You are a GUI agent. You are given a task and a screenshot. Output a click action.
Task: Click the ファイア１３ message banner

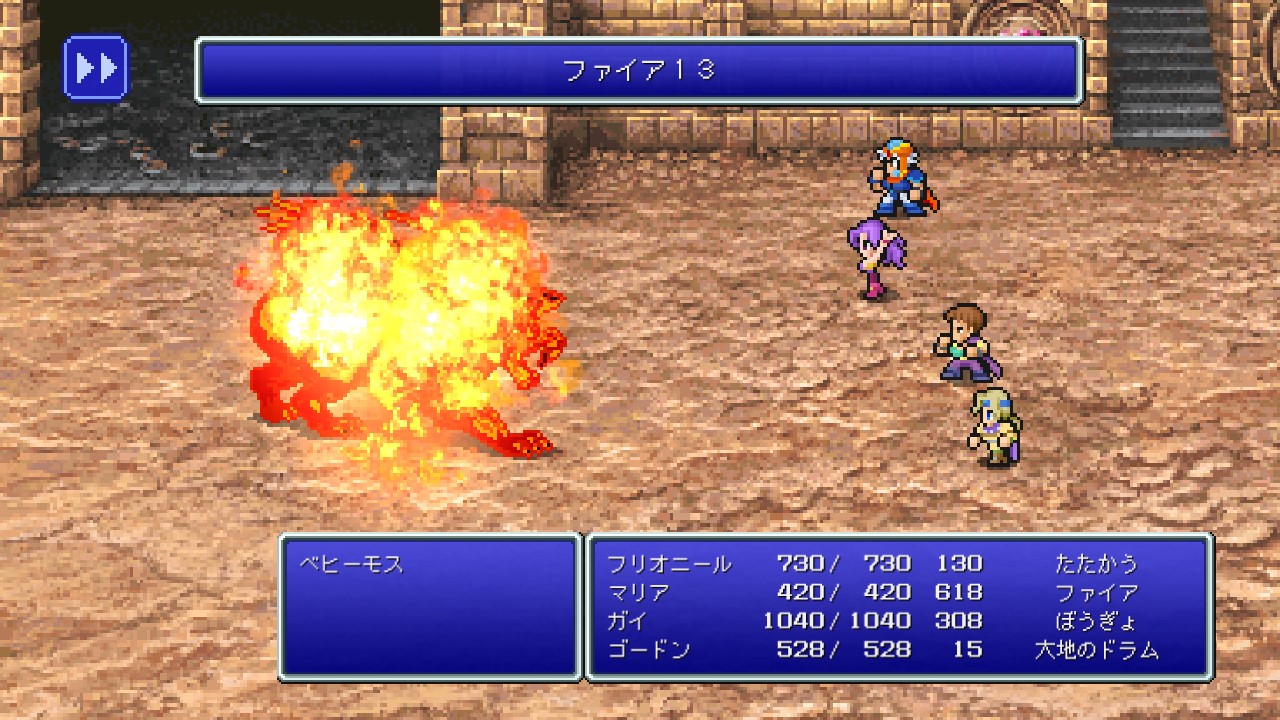pyautogui.click(x=640, y=70)
